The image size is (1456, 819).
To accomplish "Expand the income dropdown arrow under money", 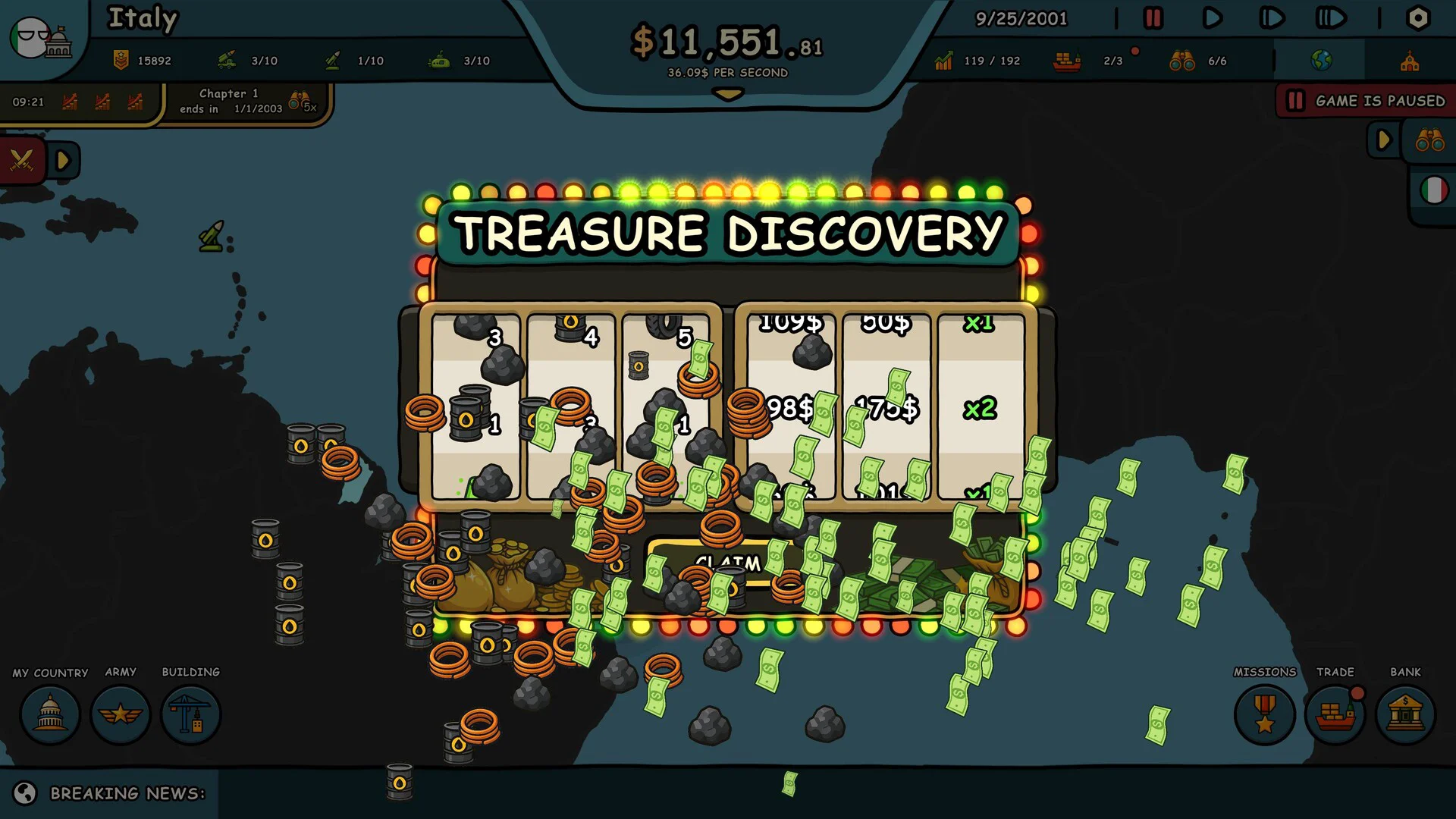I will 728,95.
